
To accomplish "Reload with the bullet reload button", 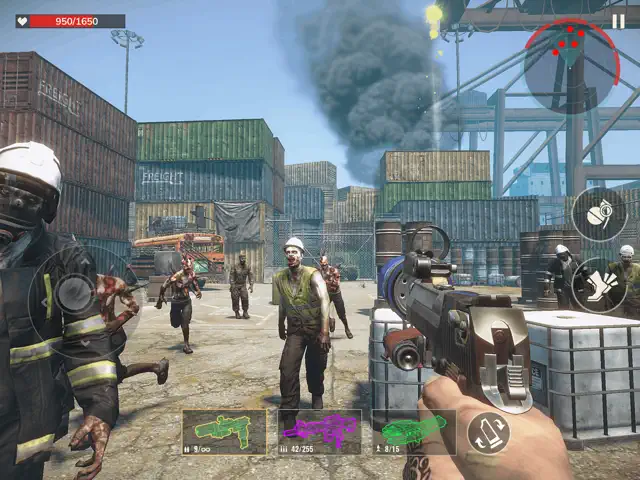I will 488,433.
